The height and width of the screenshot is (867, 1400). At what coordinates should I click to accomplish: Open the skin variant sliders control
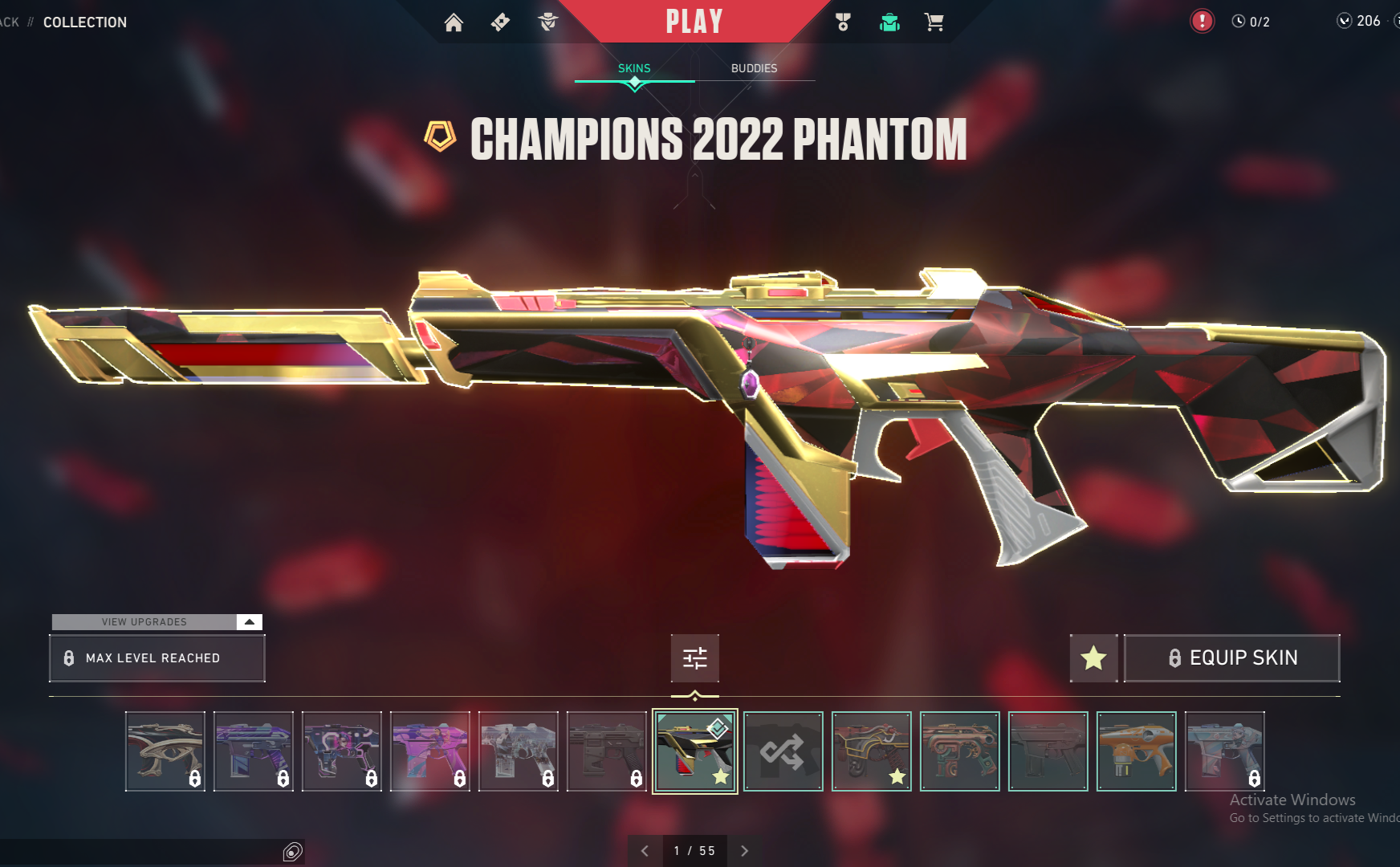pos(694,658)
